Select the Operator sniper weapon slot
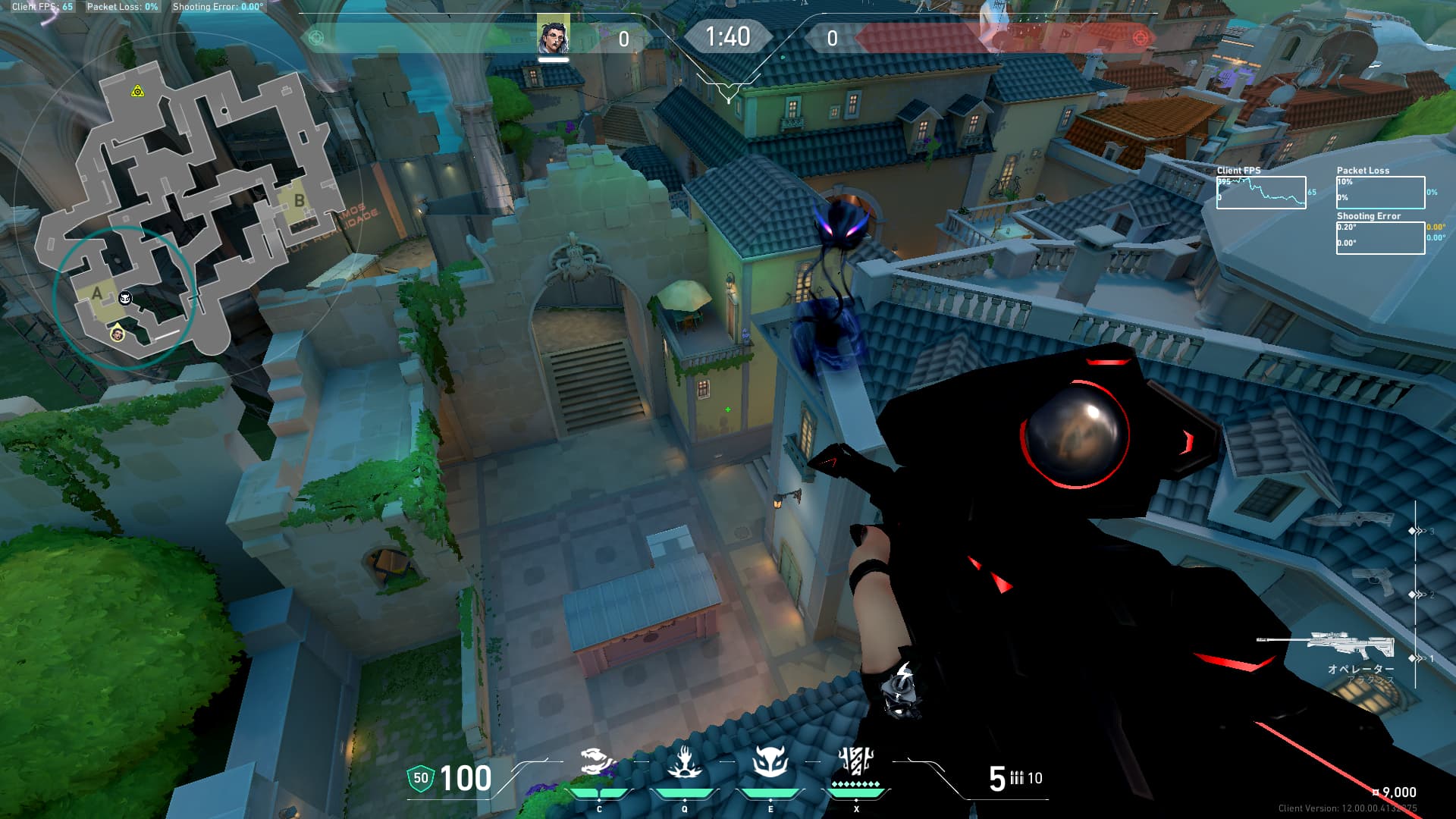 coord(1326,646)
